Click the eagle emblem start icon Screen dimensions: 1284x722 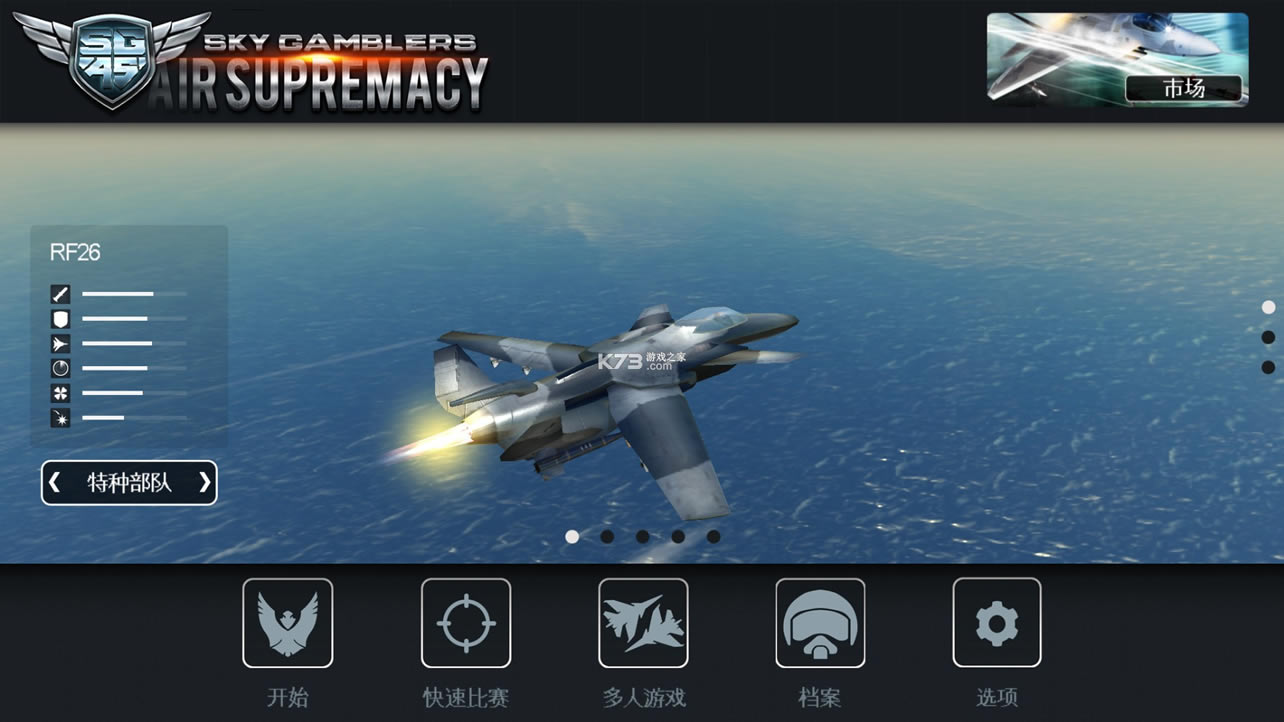(289, 622)
